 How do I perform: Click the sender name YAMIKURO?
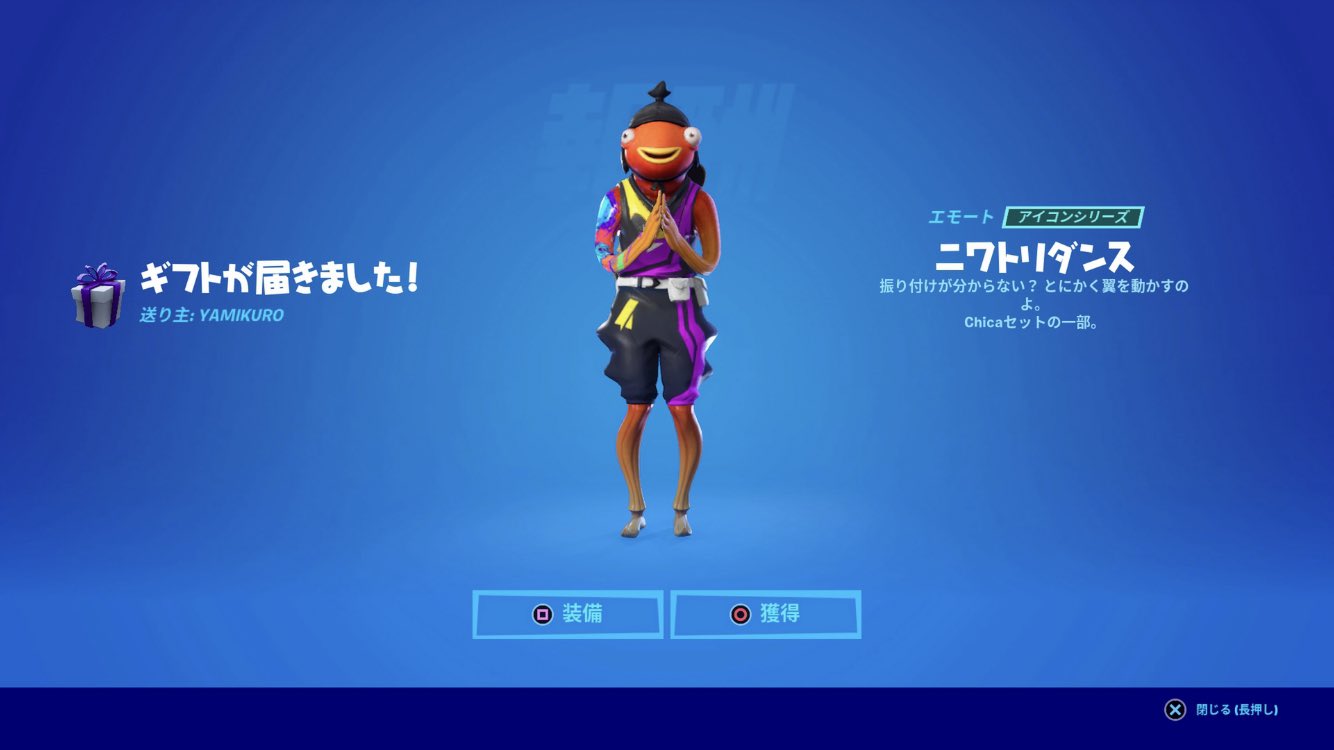[243, 314]
